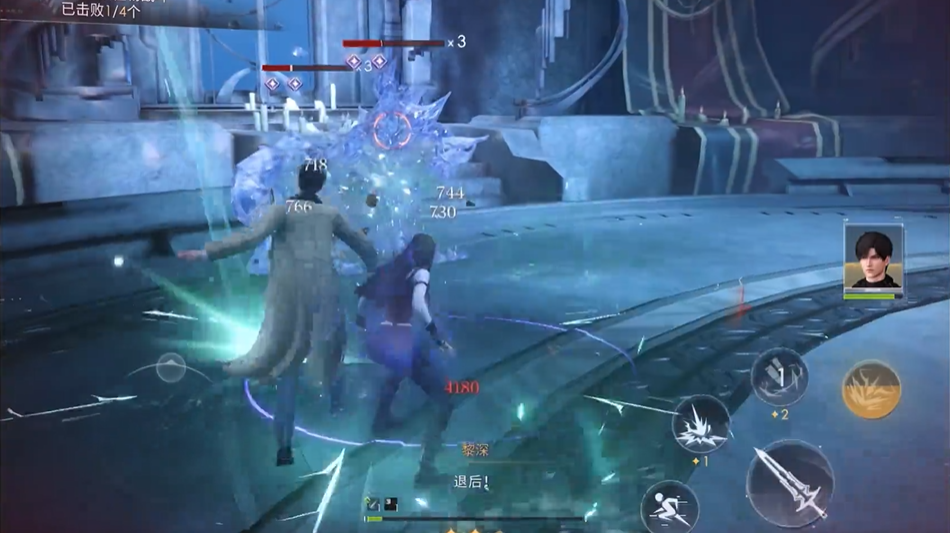Activate the dodge dash running-figure button
The width and height of the screenshot is (950, 533).
coord(668,507)
